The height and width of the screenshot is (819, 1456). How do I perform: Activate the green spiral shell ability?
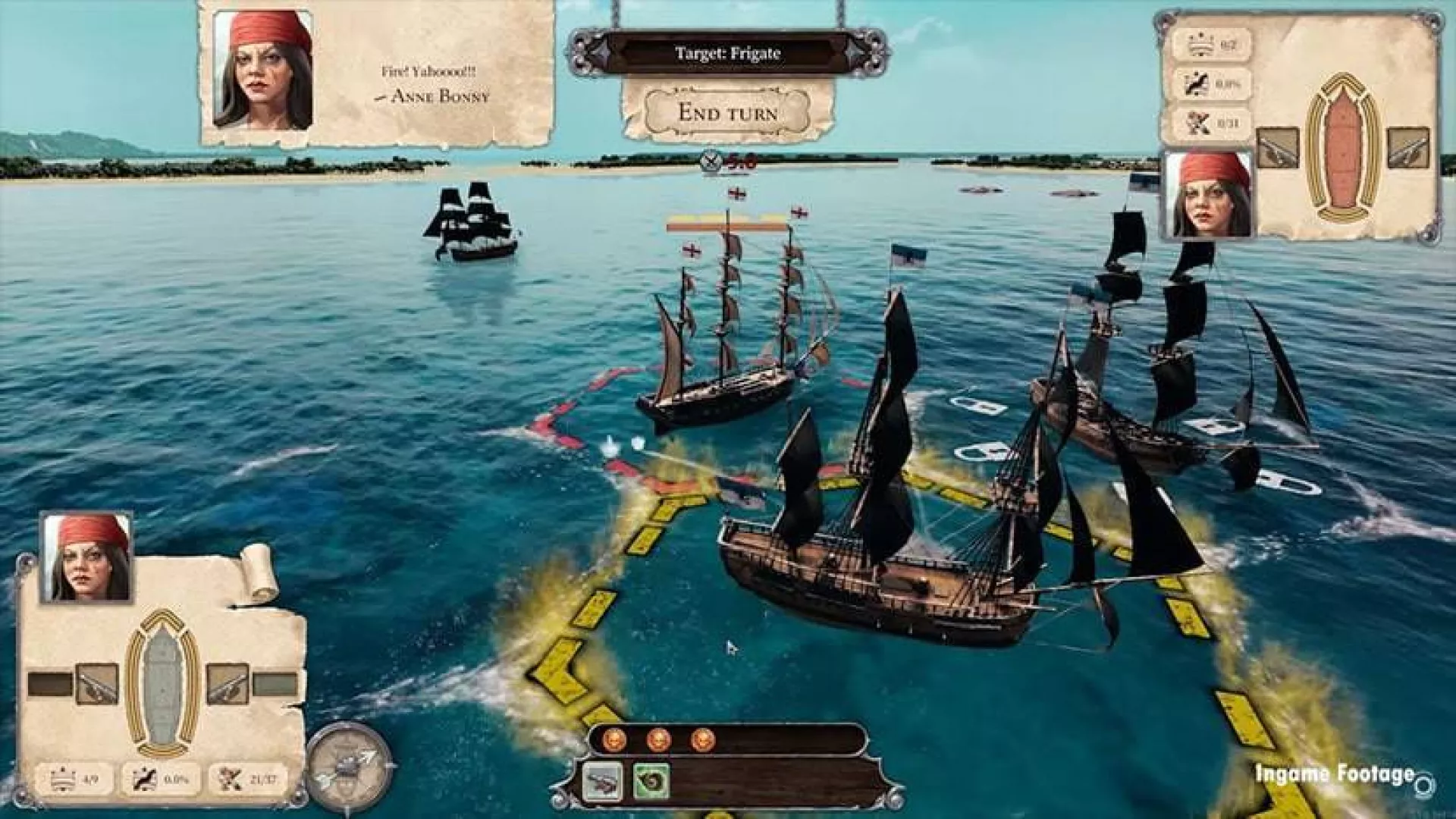(x=651, y=781)
